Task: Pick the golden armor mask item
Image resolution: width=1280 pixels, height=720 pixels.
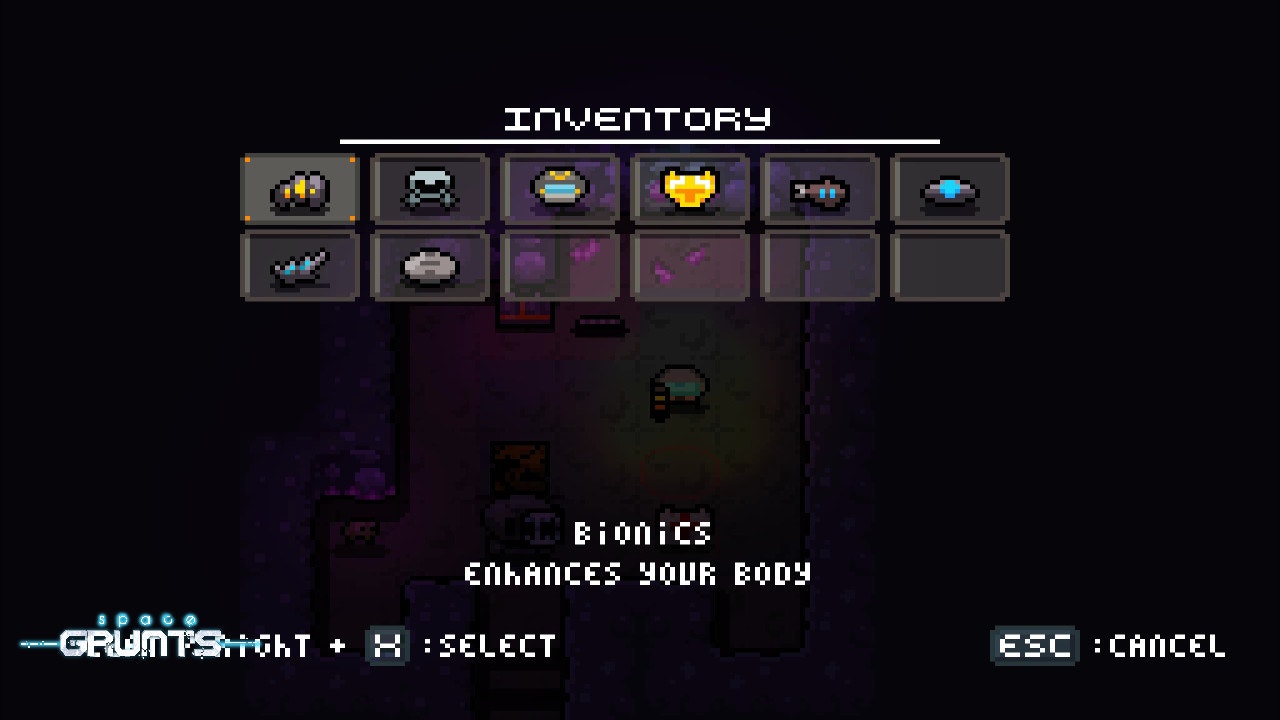Action: [690, 190]
